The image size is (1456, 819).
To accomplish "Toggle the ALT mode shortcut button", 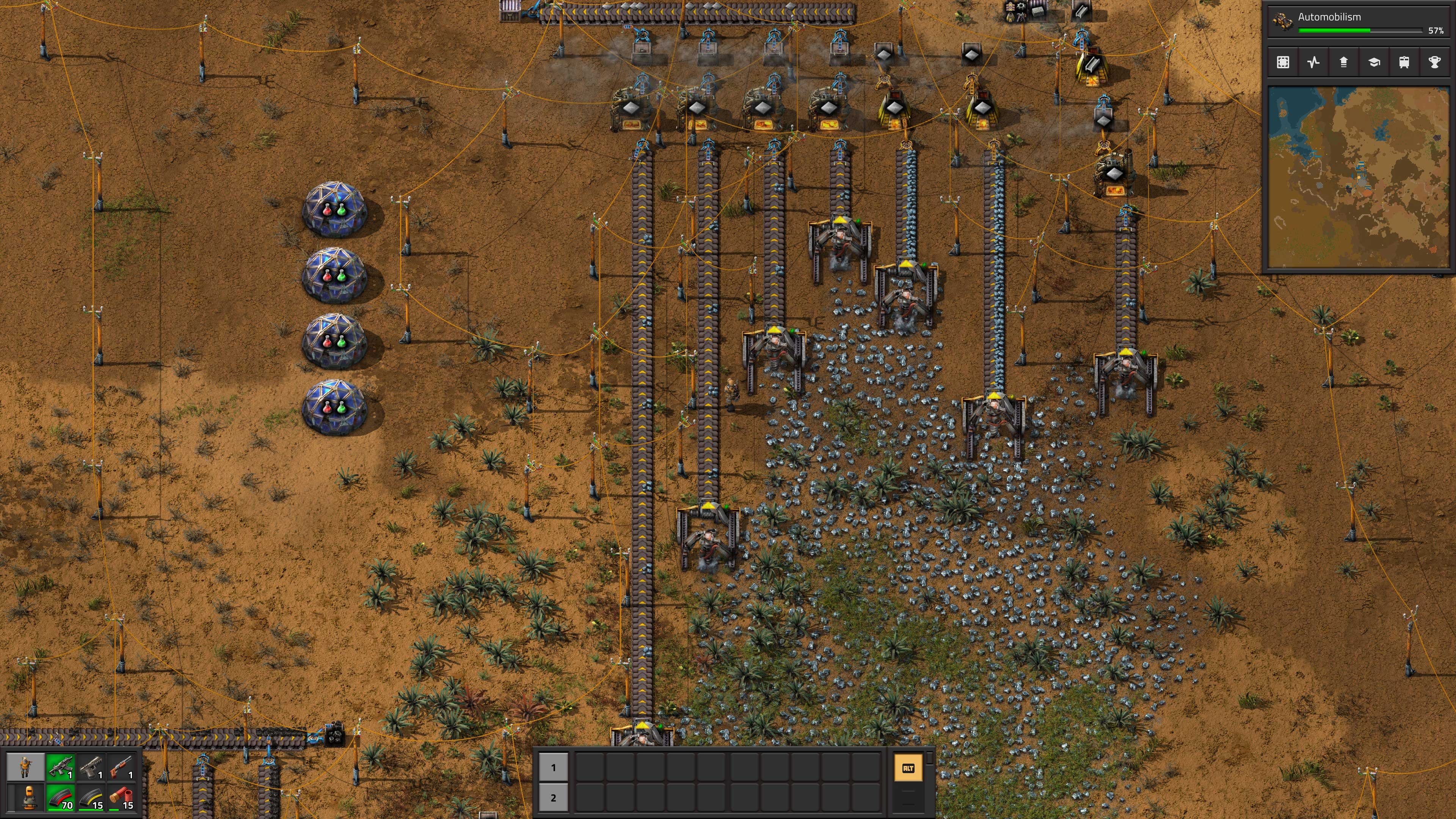I will click(908, 768).
